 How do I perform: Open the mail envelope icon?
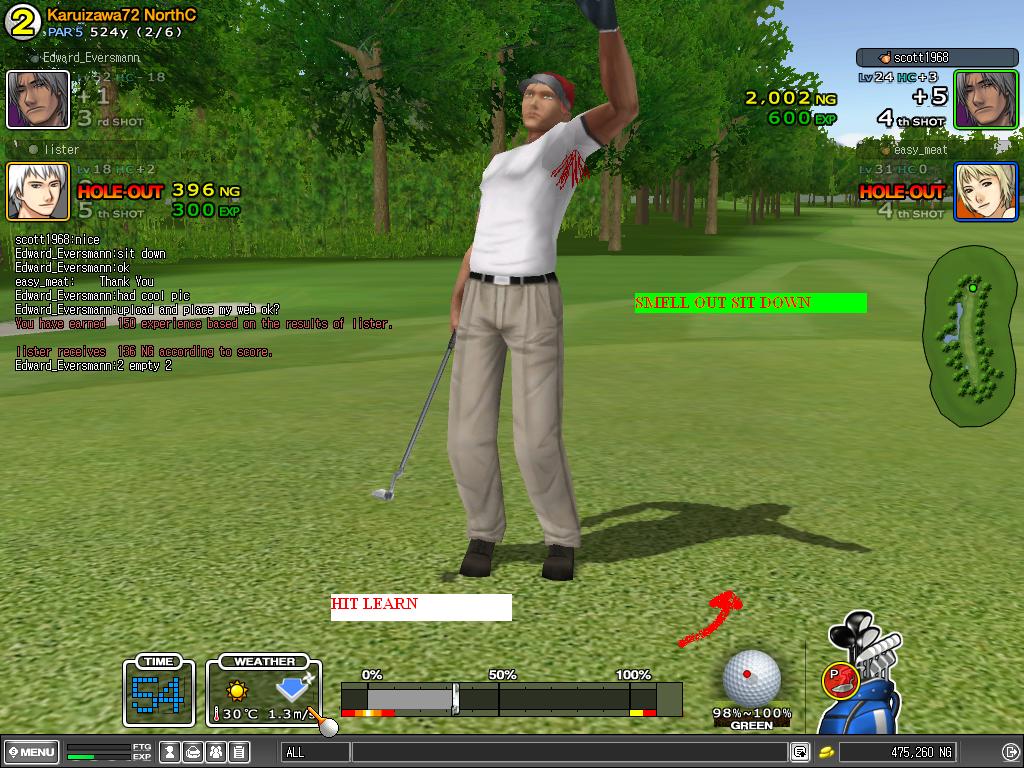[x=194, y=752]
